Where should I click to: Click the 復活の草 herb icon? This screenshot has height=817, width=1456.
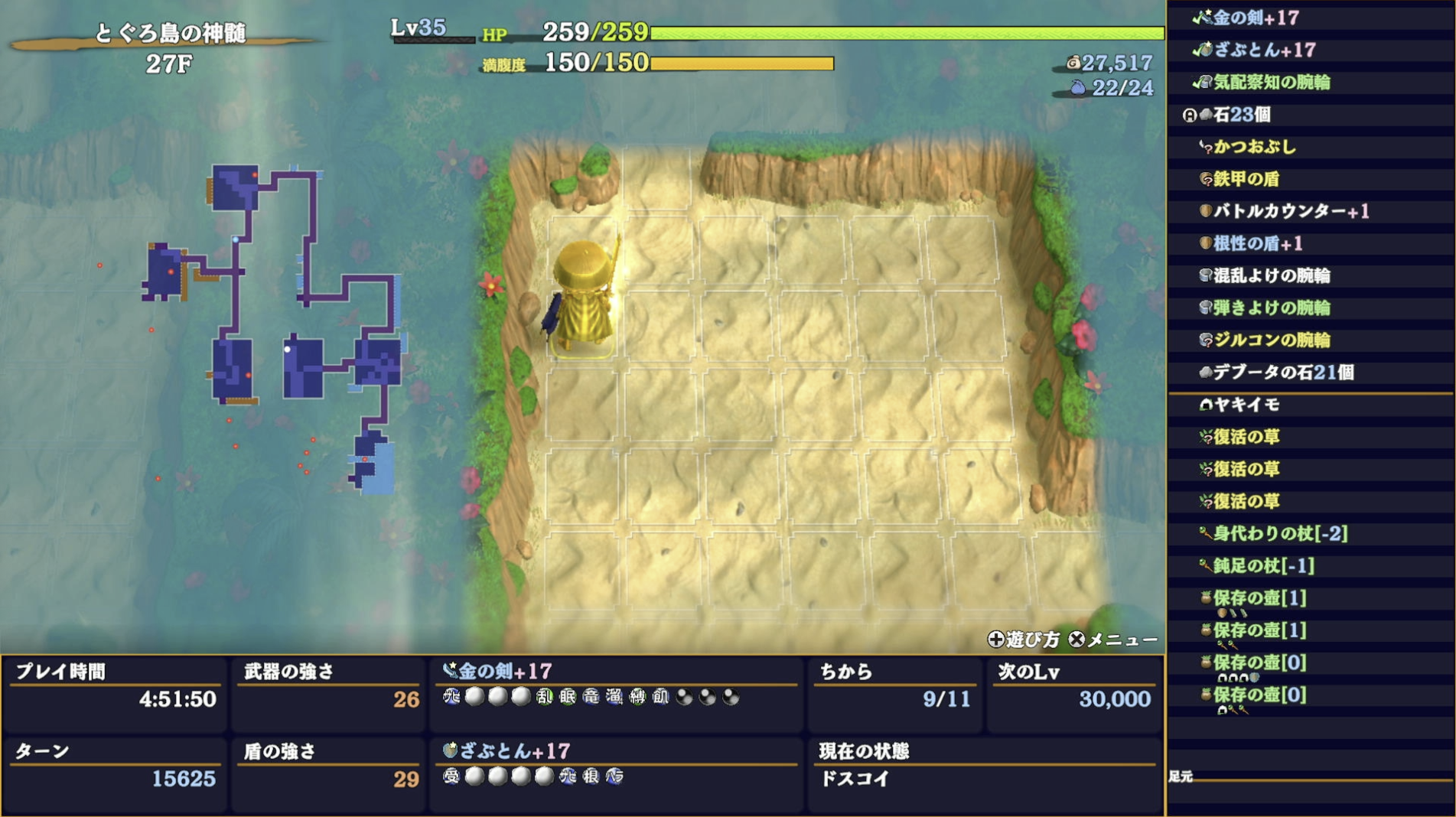(x=1207, y=436)
